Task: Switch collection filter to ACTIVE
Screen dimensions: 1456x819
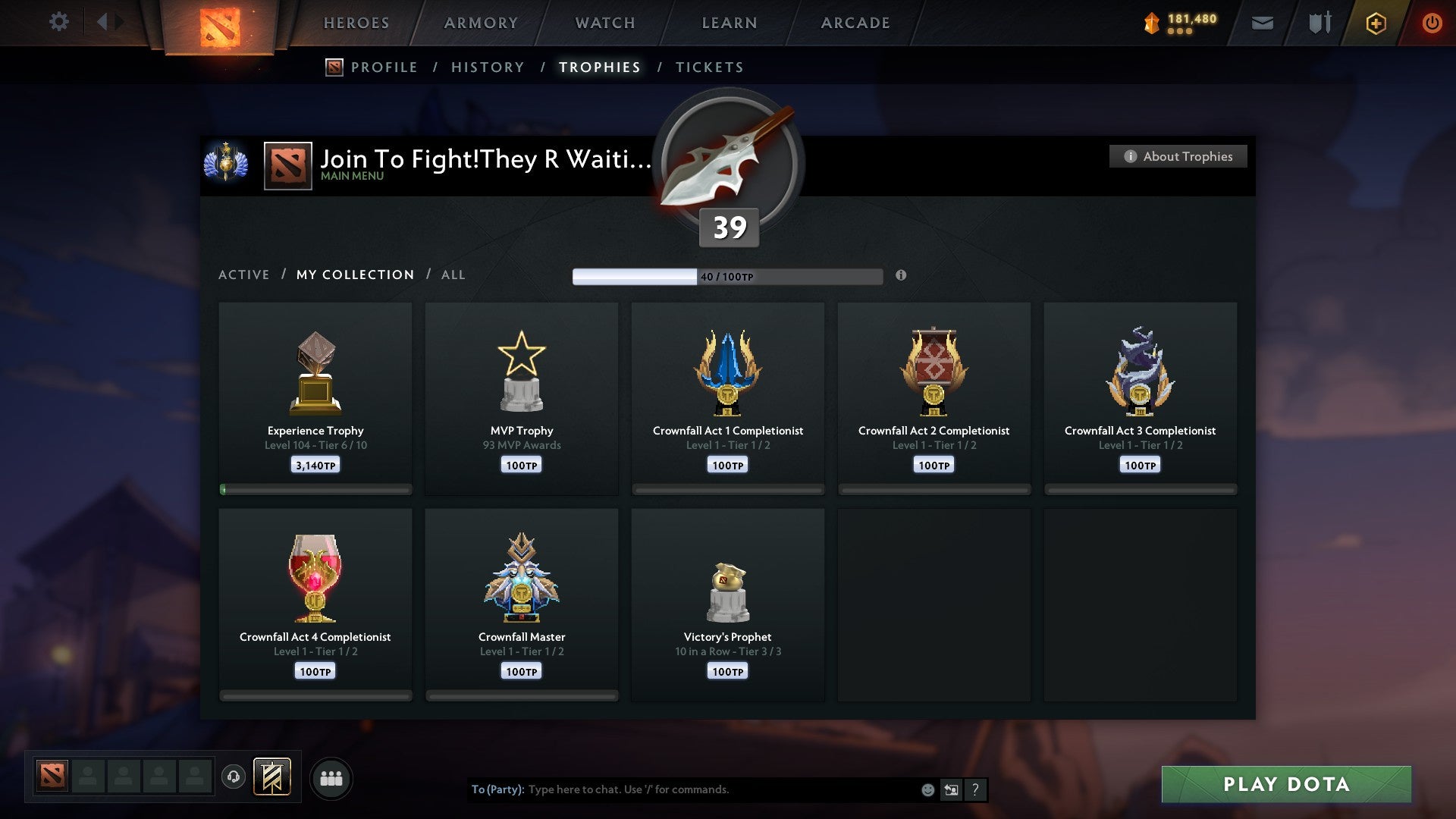Action: tap(244, 275)
